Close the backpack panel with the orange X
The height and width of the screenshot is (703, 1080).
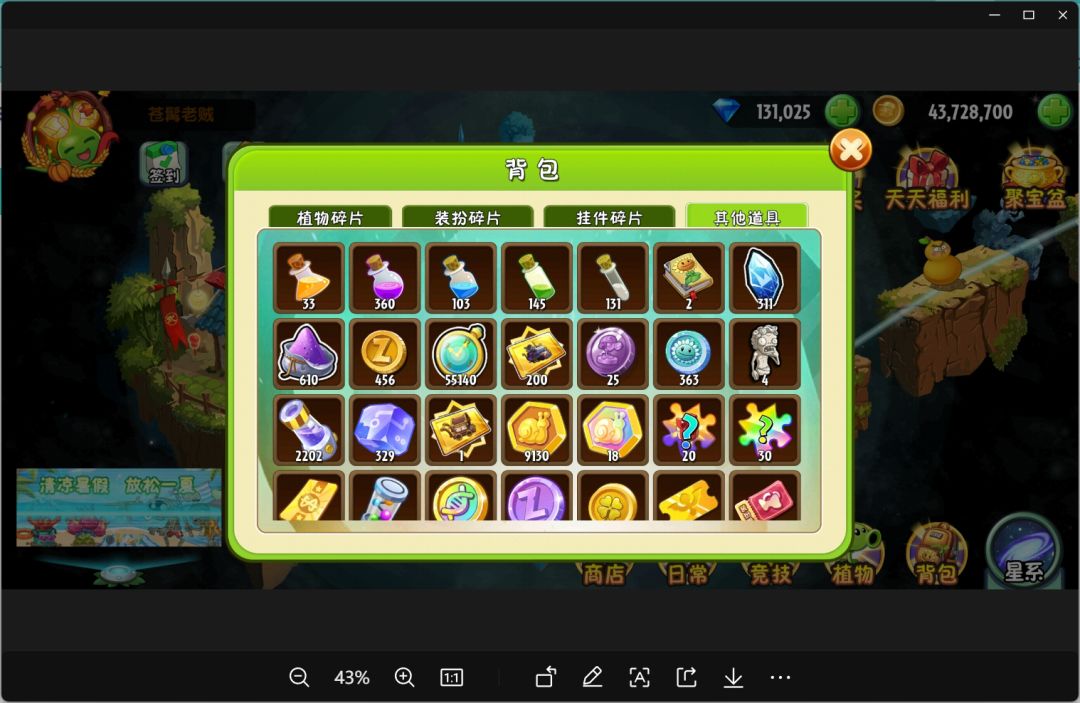(x=850, y=151)
